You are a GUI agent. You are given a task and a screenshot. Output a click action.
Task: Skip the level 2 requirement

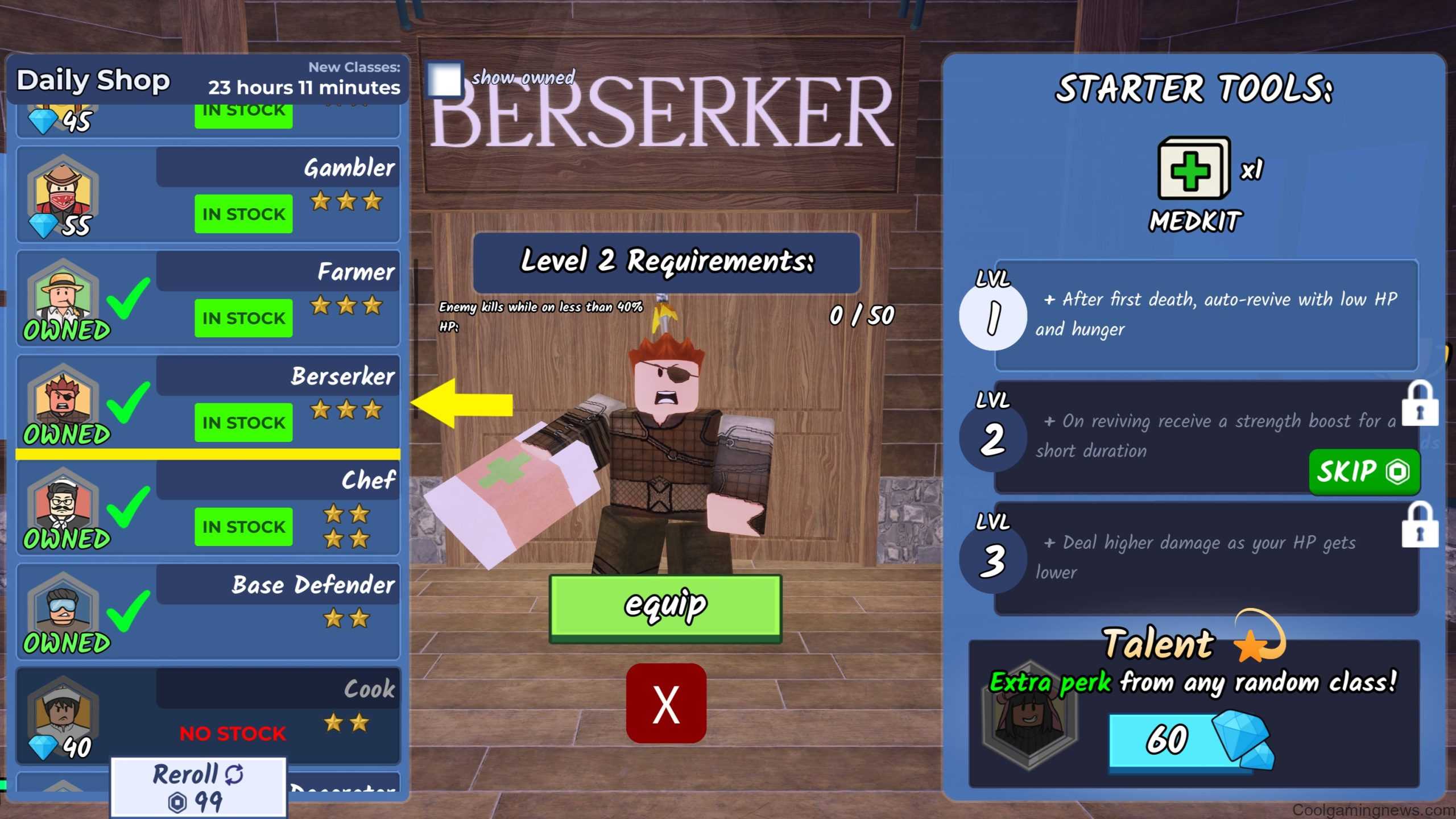(1363, 471)
